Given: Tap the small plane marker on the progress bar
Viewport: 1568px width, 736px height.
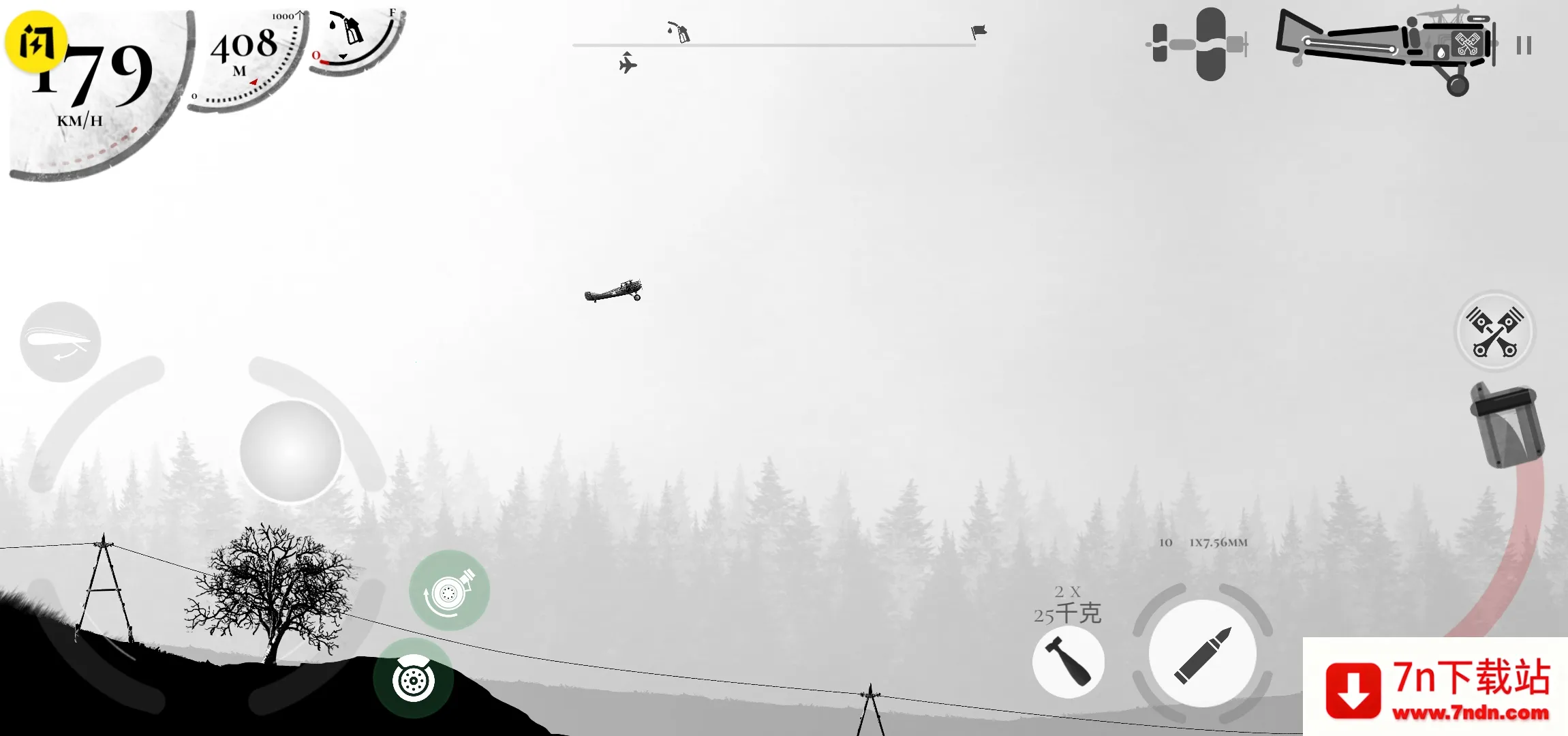Looking at the screenshot, I should (628, 63).
